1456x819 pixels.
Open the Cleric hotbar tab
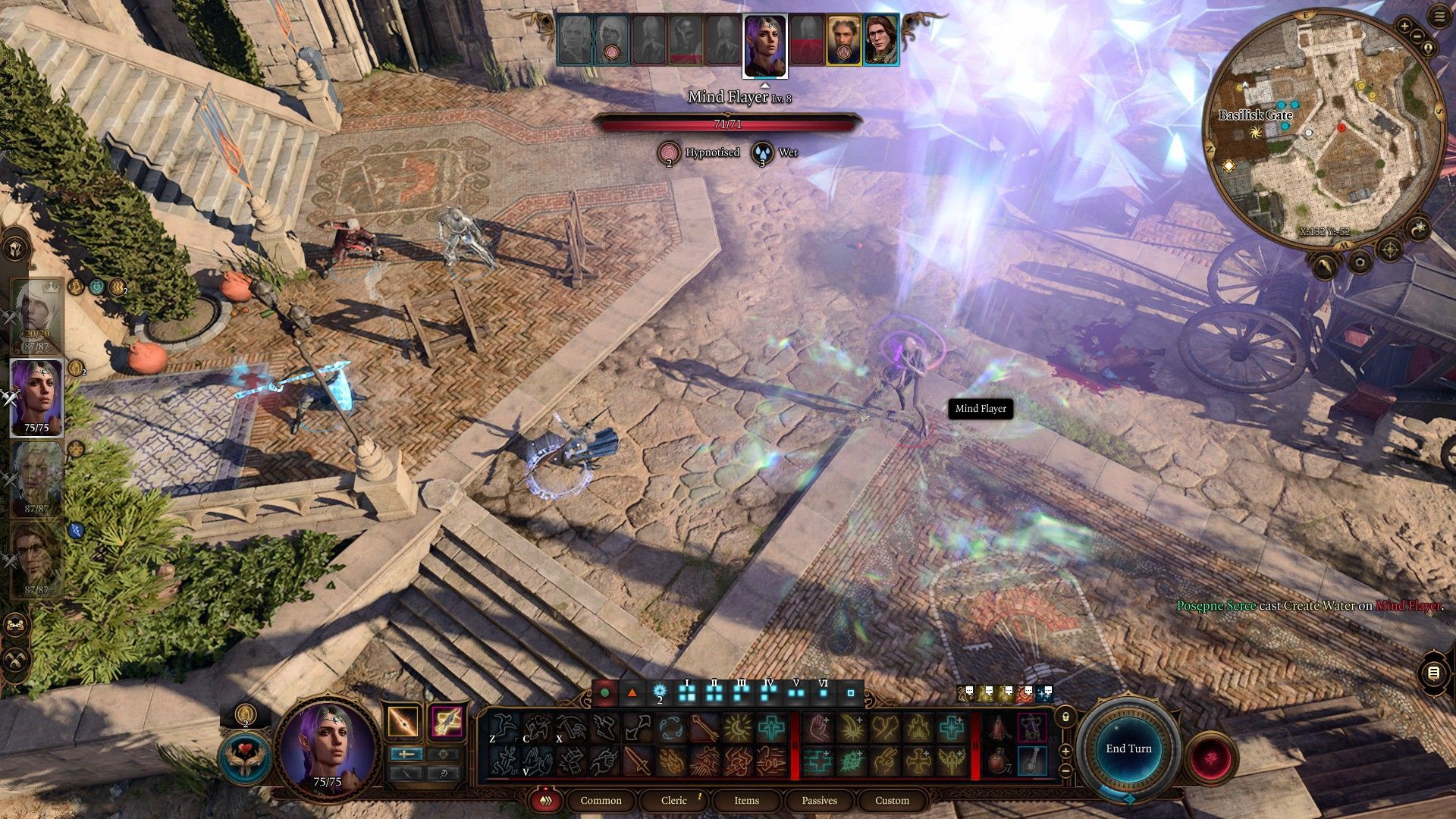coord(673,800)
